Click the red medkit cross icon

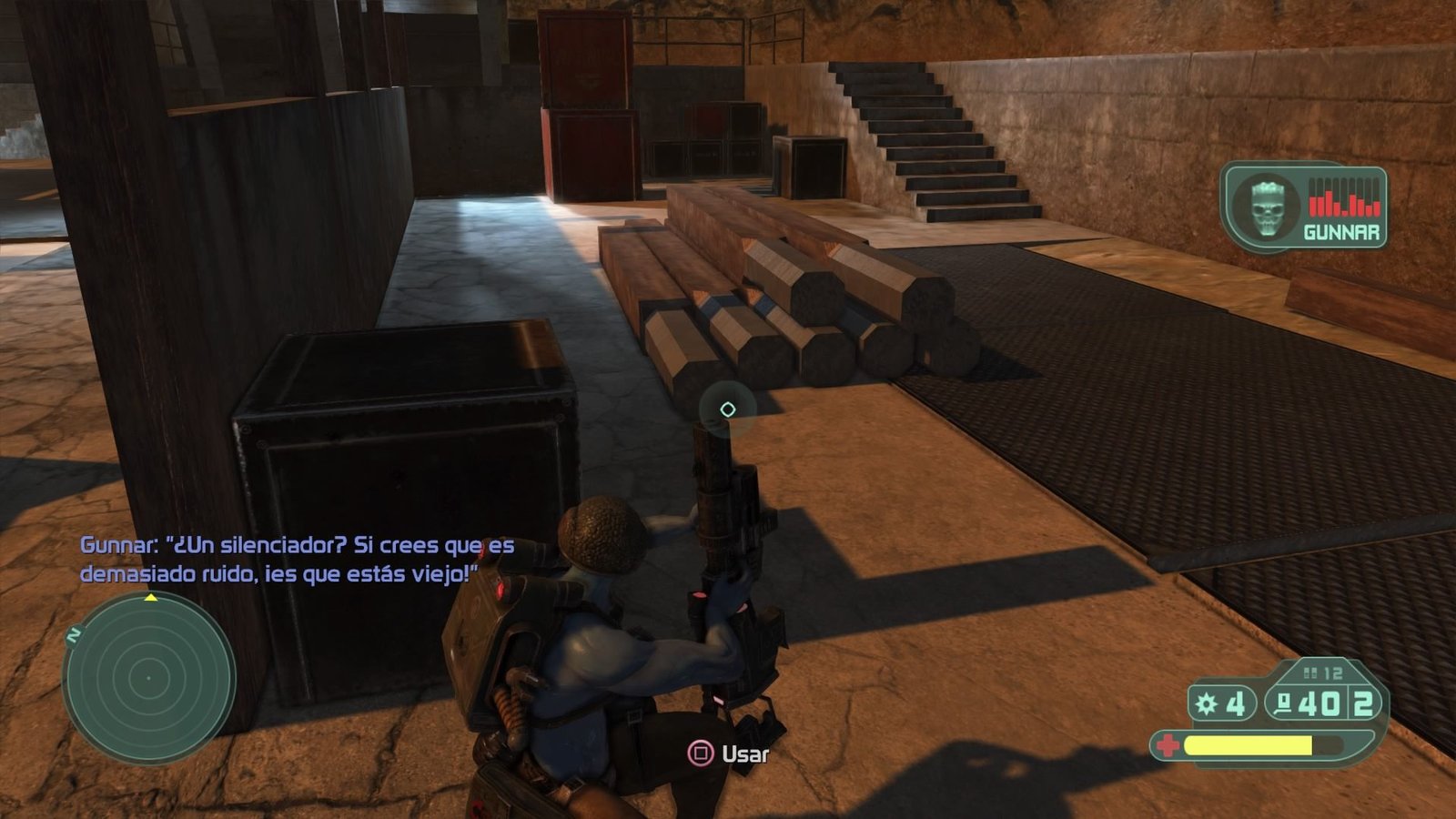pos(1167,746)
